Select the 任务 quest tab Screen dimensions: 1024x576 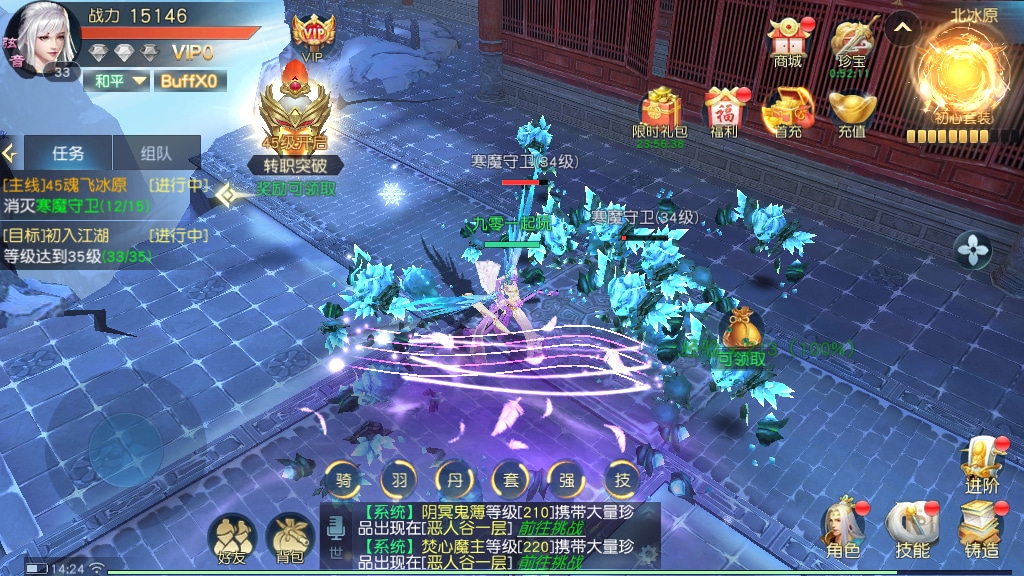tap(68, 154)
